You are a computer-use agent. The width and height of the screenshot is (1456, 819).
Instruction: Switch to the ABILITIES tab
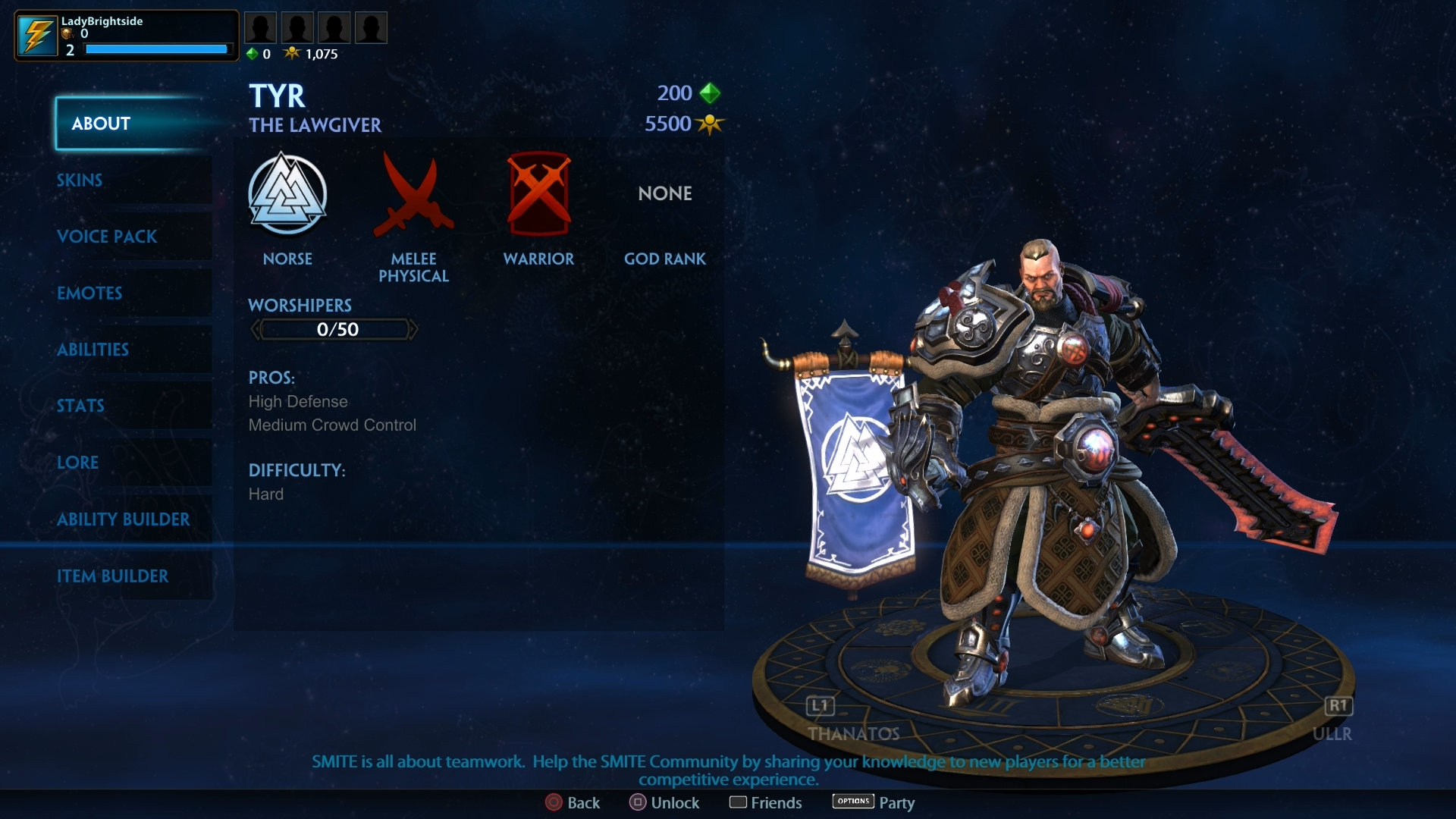(x=92, y=350)
